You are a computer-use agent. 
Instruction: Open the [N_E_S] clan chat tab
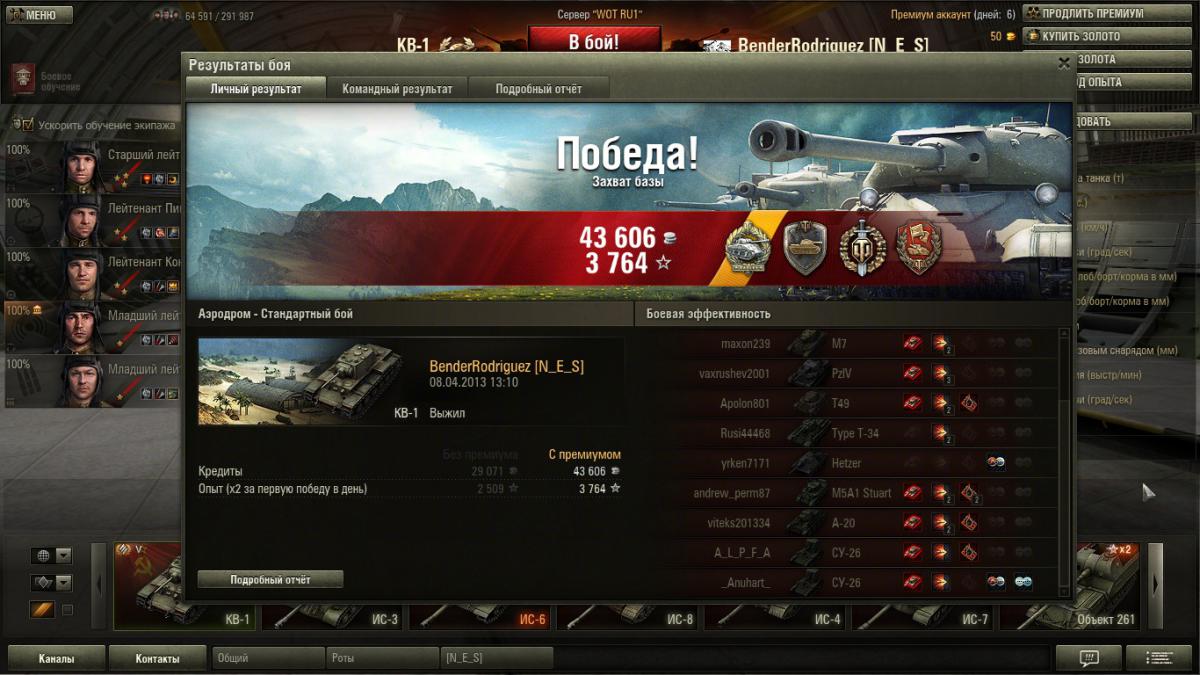[x=496, y=658]
